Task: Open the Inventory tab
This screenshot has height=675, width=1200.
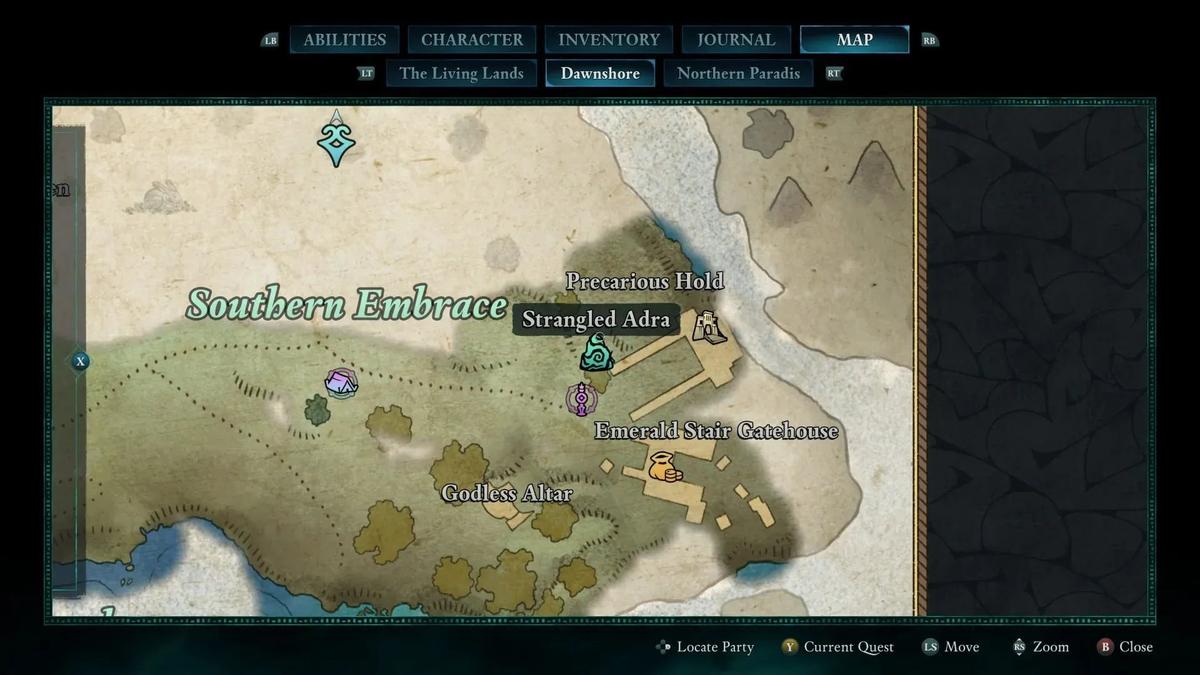Action: point(609,40)
